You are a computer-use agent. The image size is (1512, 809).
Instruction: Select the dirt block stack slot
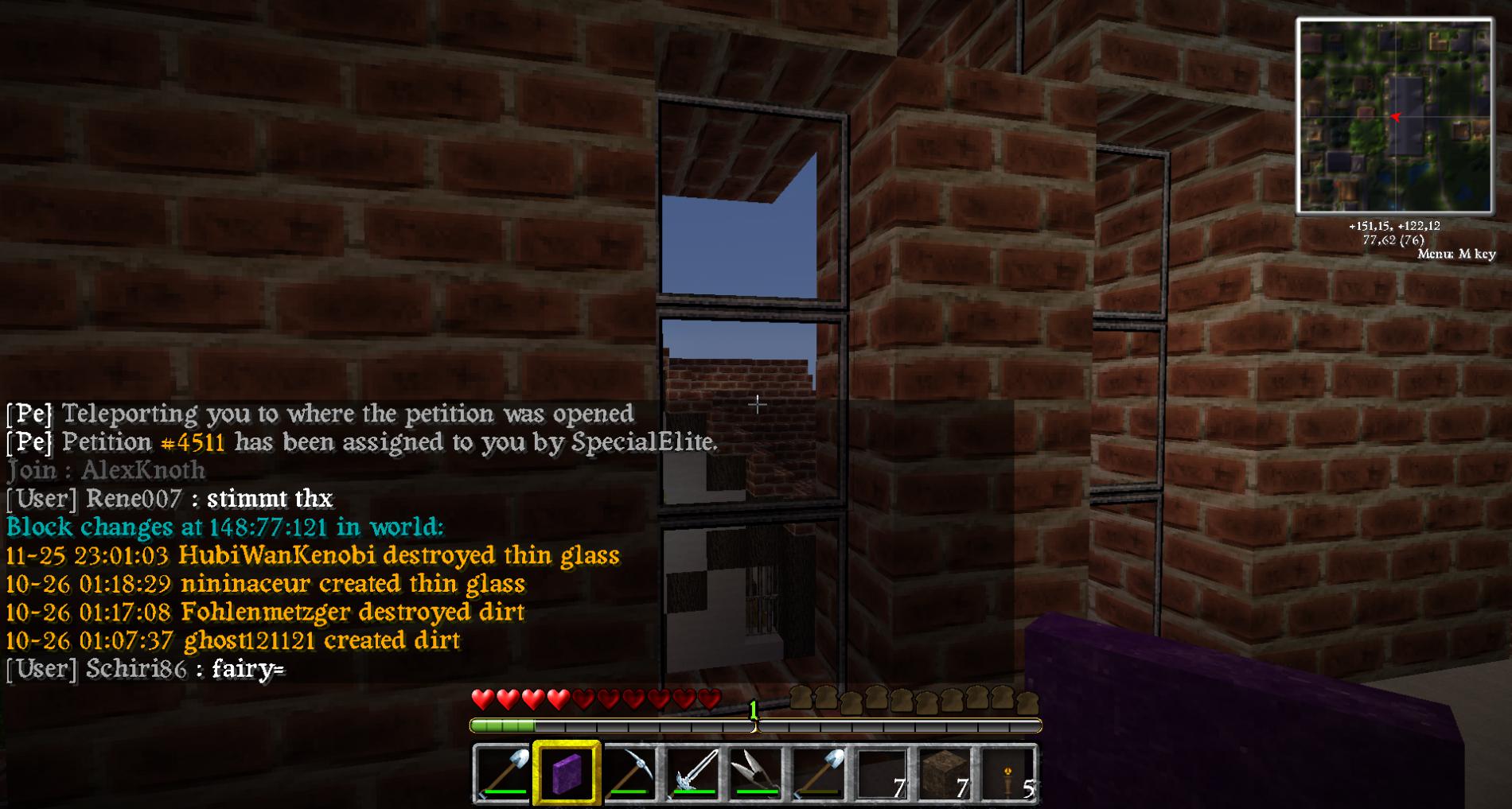945,772
